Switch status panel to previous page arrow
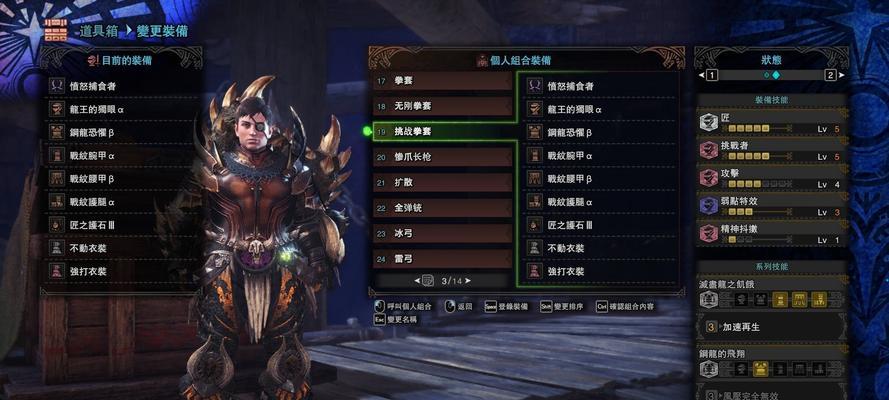Viewport: 889px width, 400px height. [710, 75]
